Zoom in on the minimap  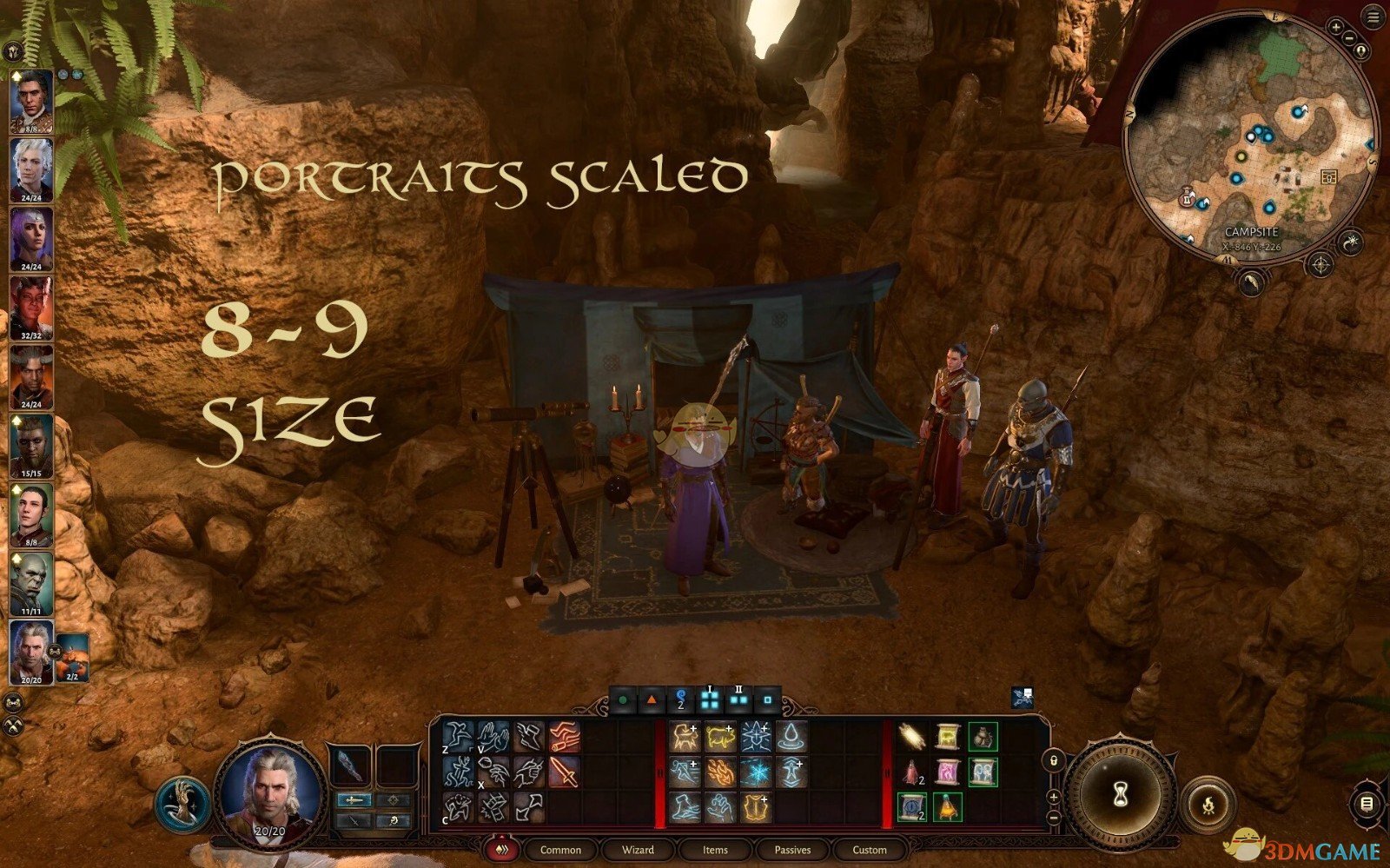1335,28
